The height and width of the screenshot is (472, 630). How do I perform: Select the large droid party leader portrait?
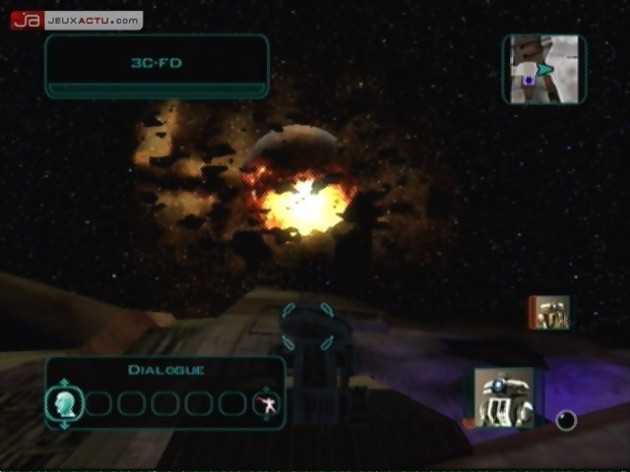(x=503, y=397)
